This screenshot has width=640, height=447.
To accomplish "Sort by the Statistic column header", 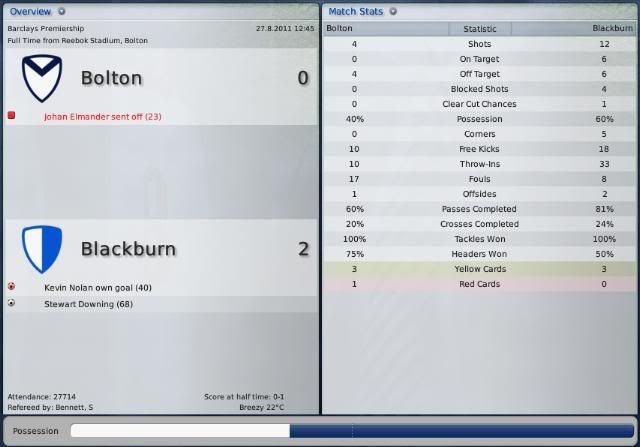I will [x=479, y=29].
